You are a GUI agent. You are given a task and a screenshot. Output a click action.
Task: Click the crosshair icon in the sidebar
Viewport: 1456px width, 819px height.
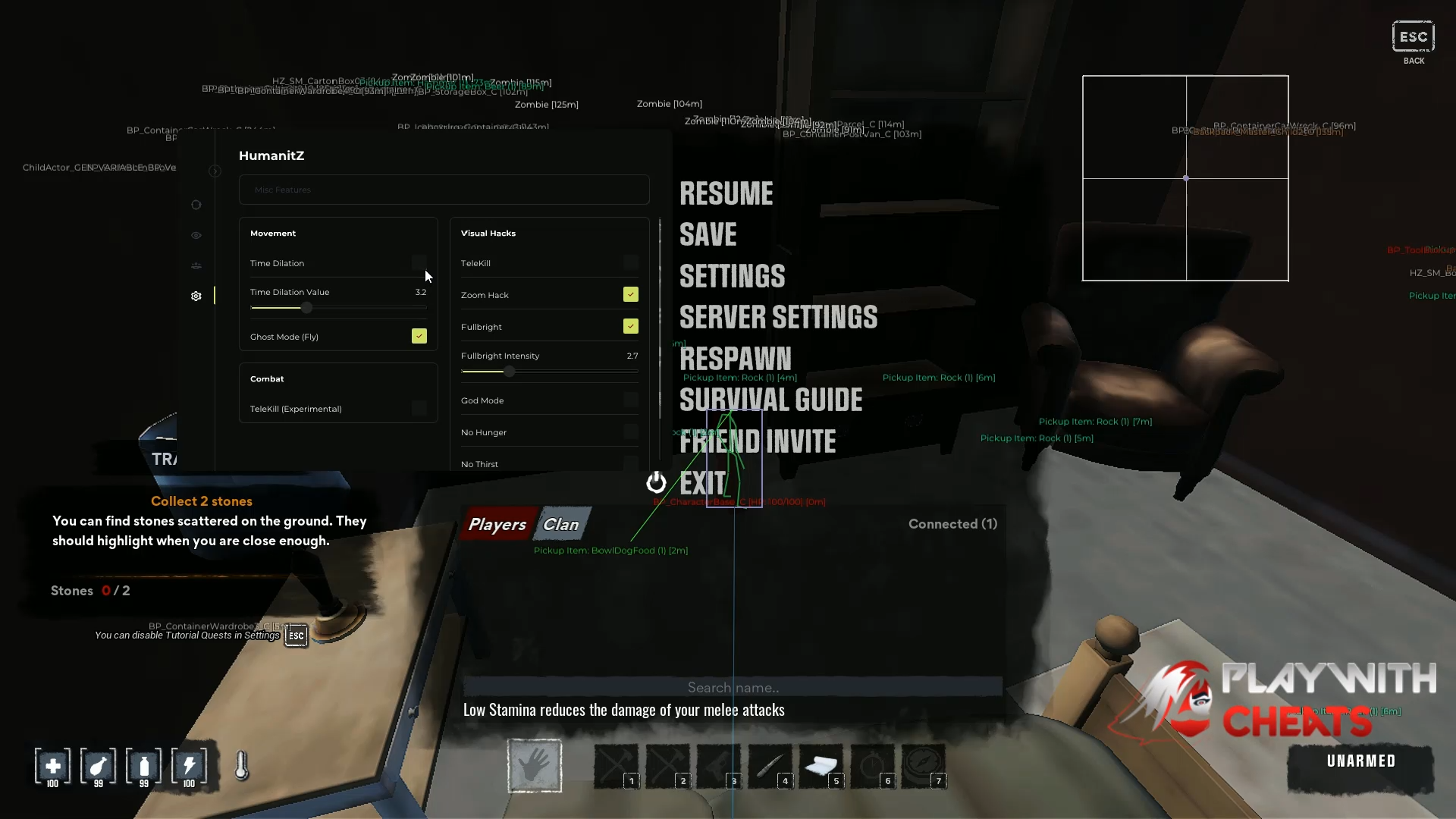(x=196, y=205)
